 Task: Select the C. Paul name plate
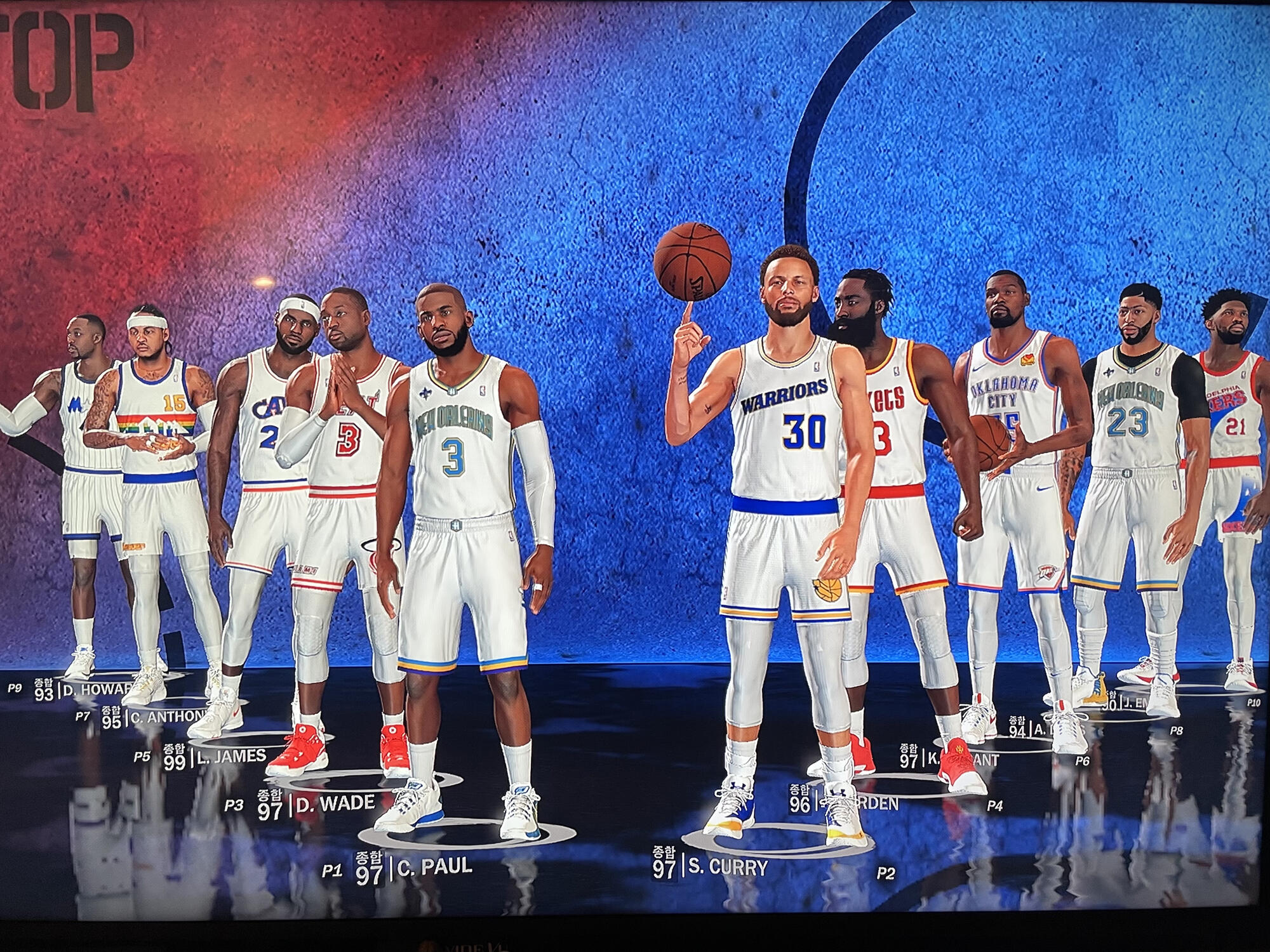[434, 867]
